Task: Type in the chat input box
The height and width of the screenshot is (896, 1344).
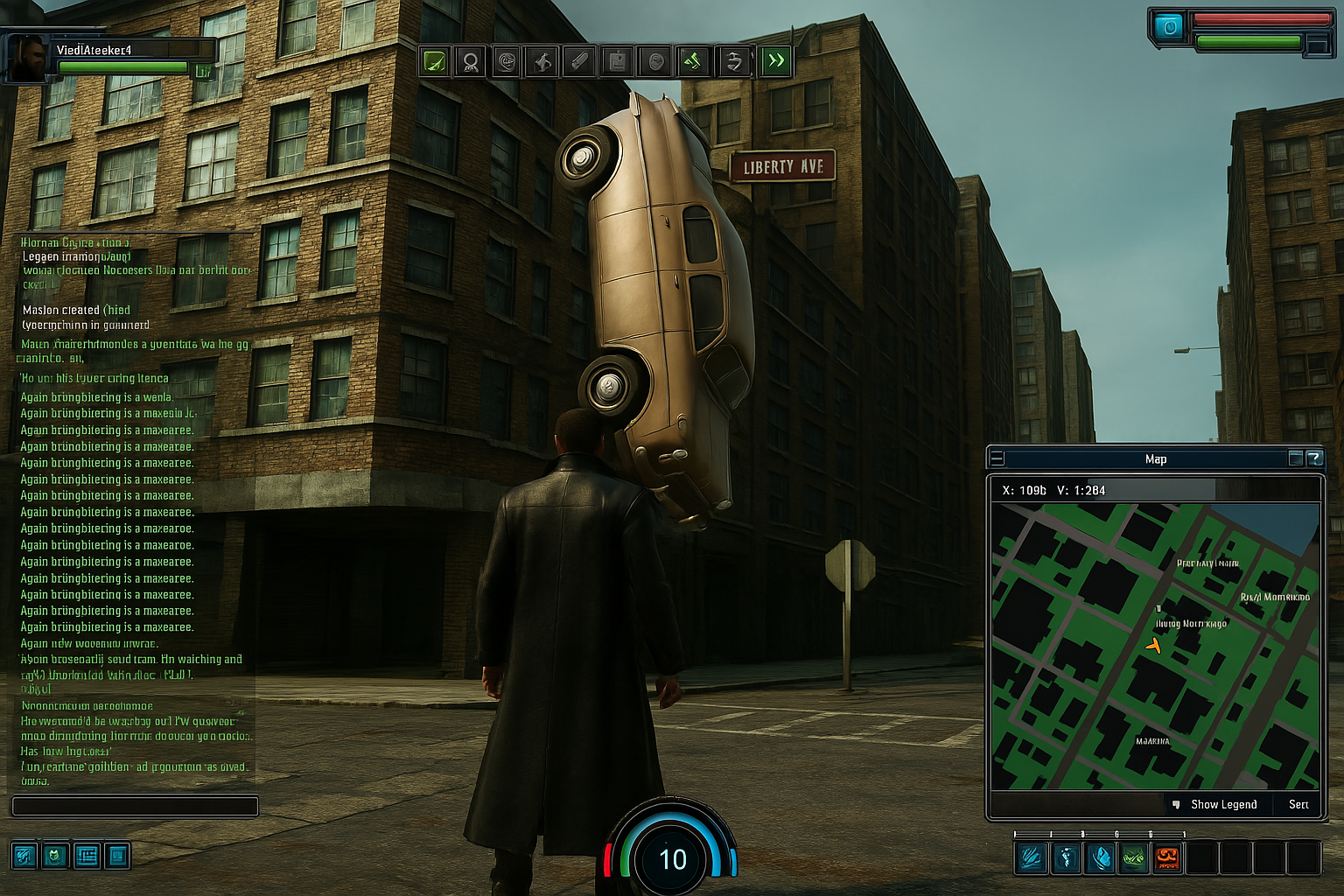Action: tap(135, 806)
